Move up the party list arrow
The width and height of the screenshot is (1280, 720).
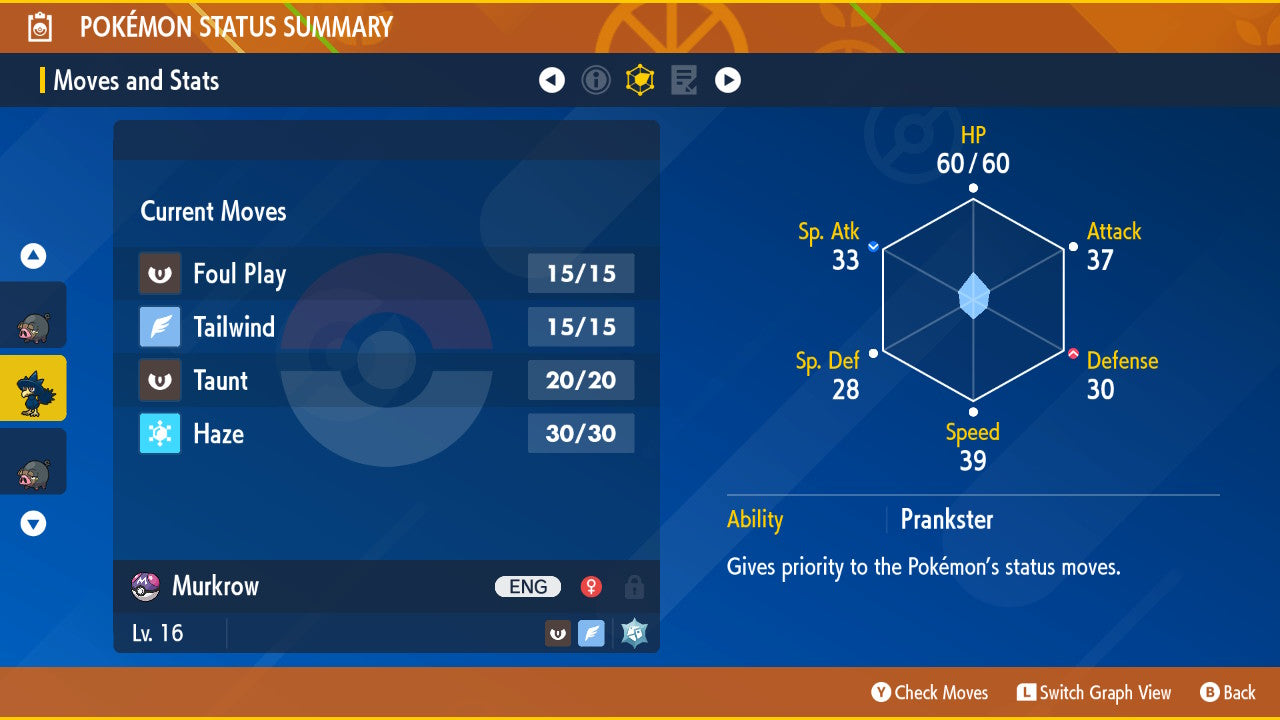pos(34,257)
